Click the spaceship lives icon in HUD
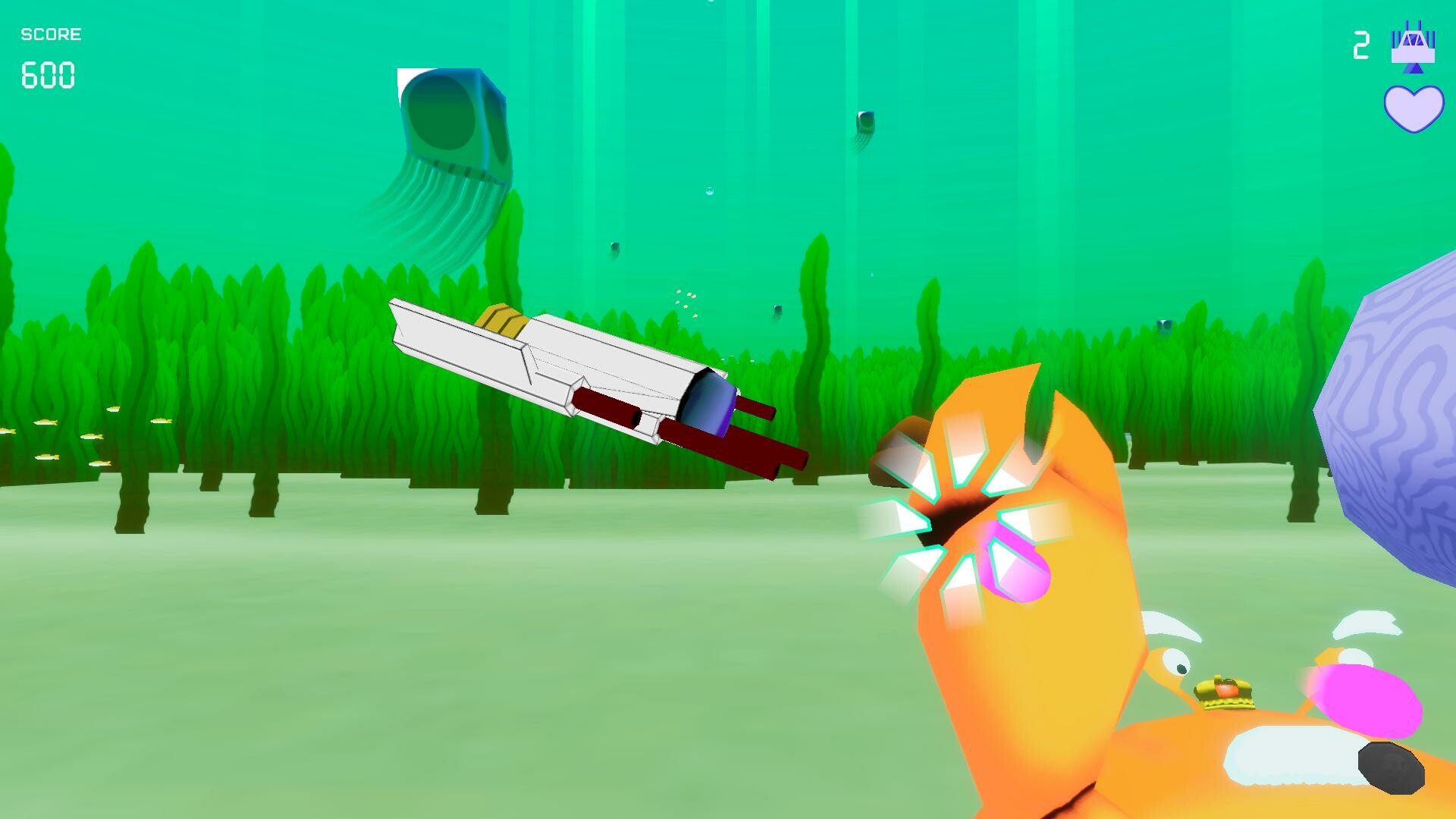The image size is (1456, 819). [x=1412, y=45]
